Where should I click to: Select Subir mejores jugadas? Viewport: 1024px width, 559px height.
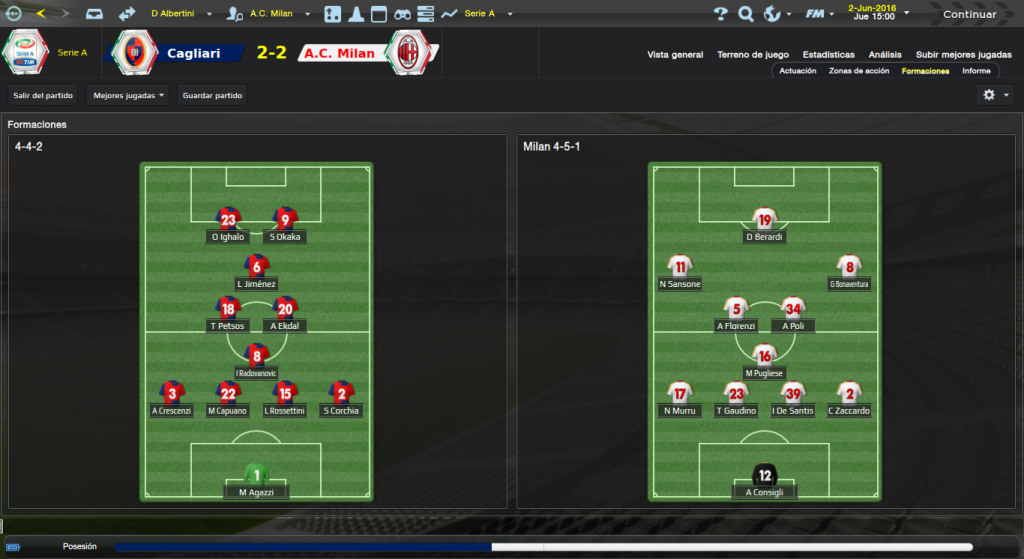(963, 55)
